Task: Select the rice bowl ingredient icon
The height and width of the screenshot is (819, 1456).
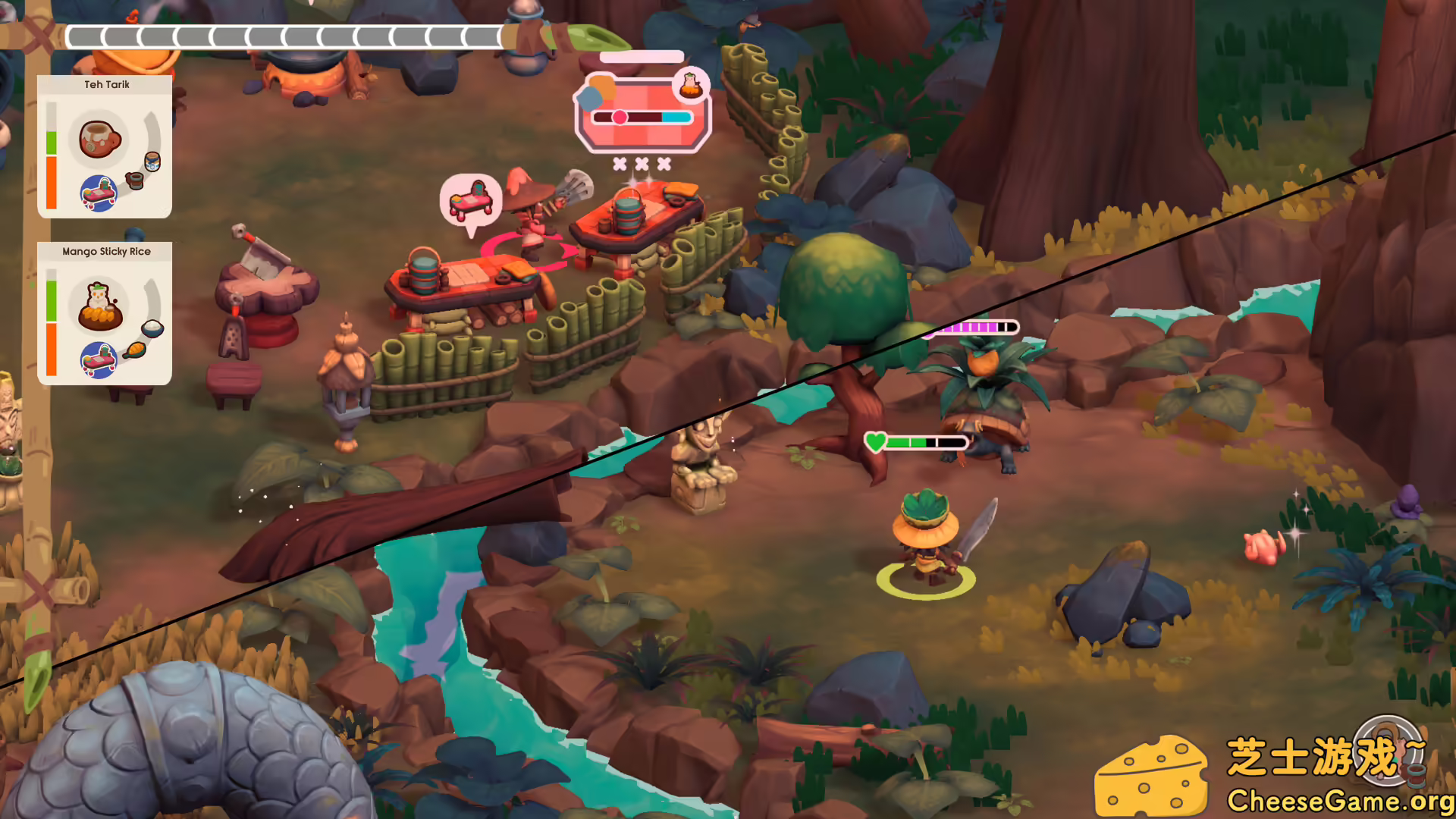Action: [x=152, y=328]
